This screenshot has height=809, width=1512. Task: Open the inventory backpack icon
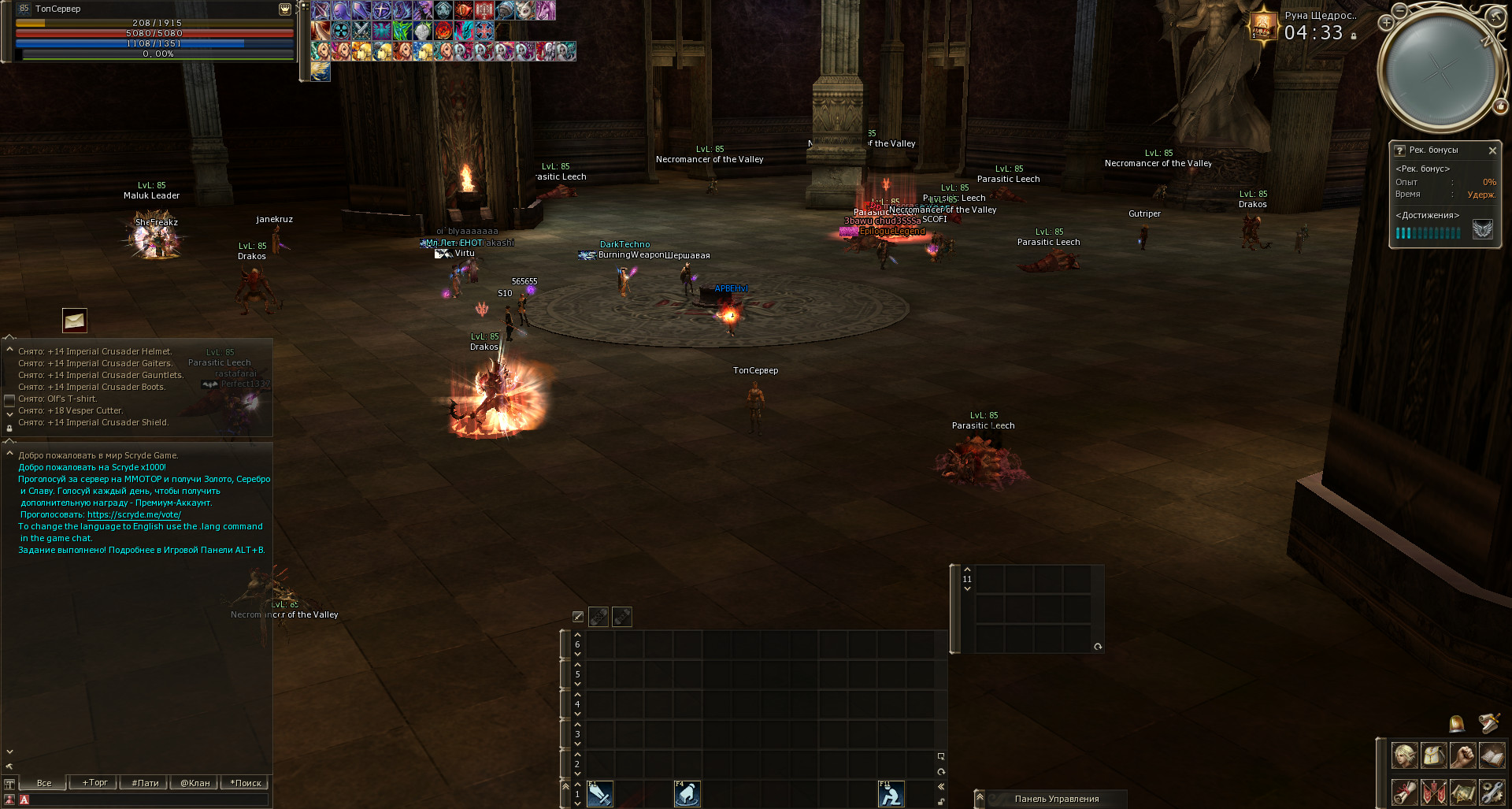click(1433, 755)
